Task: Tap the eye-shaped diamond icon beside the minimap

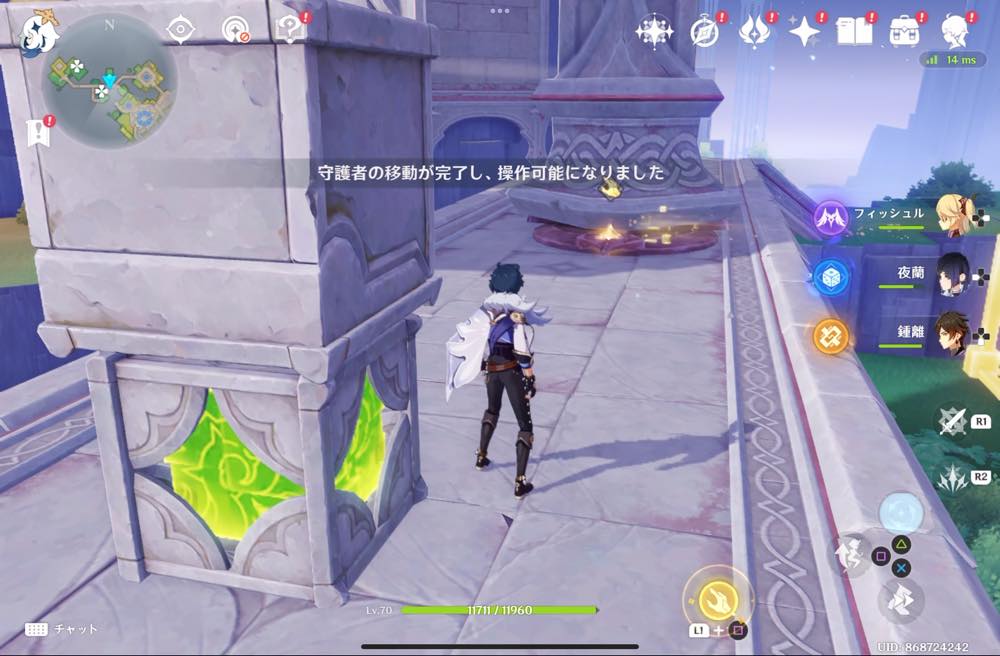Action: 180,30
